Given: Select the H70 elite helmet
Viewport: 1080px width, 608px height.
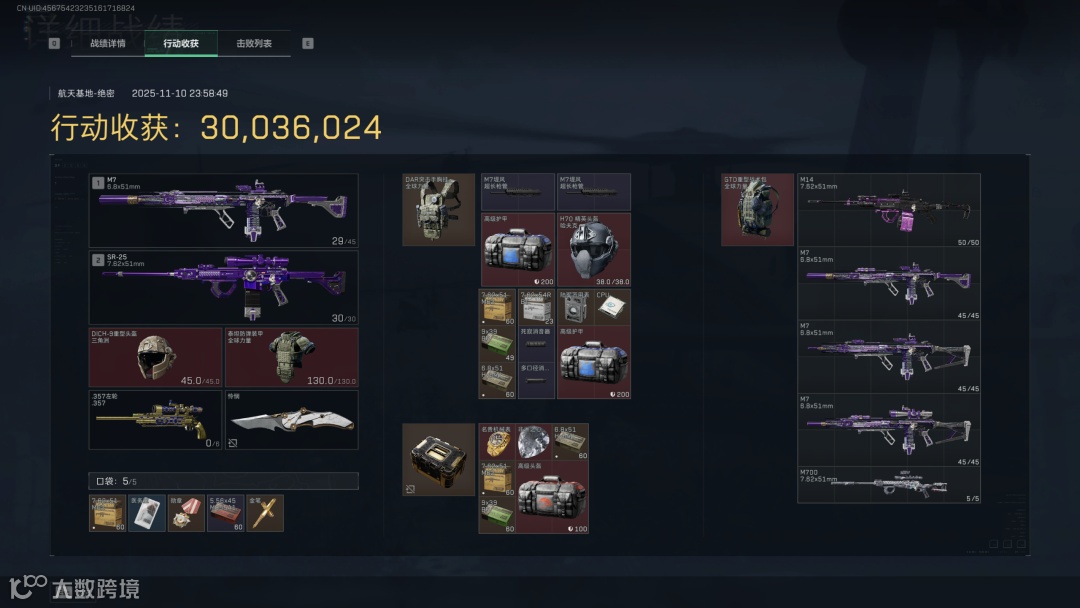Looking at the screenshot, I should (593, 250).
